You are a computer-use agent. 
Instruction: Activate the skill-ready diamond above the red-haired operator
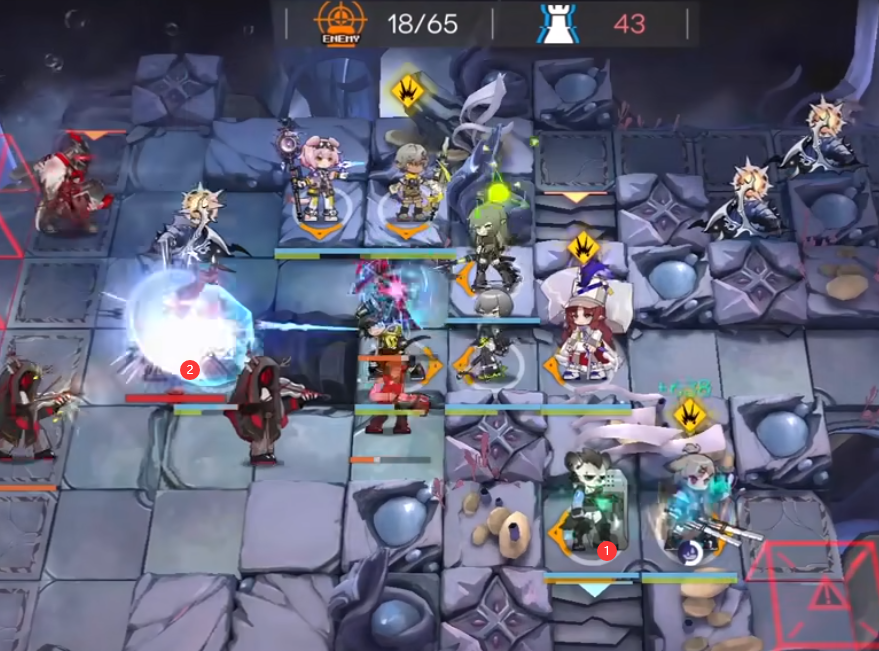point(583,245)
